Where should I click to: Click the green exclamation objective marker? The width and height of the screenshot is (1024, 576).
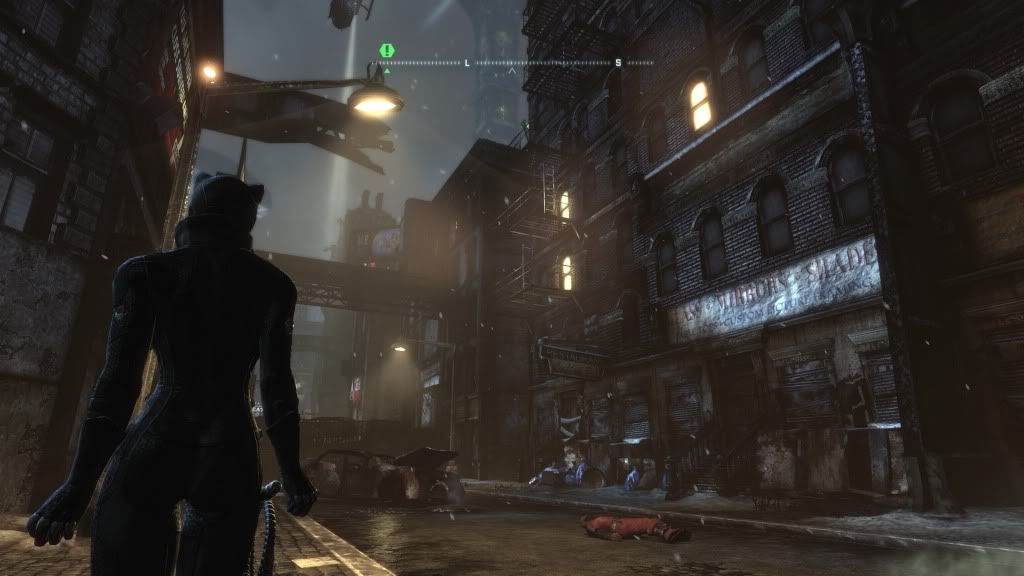pyautogui.click(x=386, y=50)
